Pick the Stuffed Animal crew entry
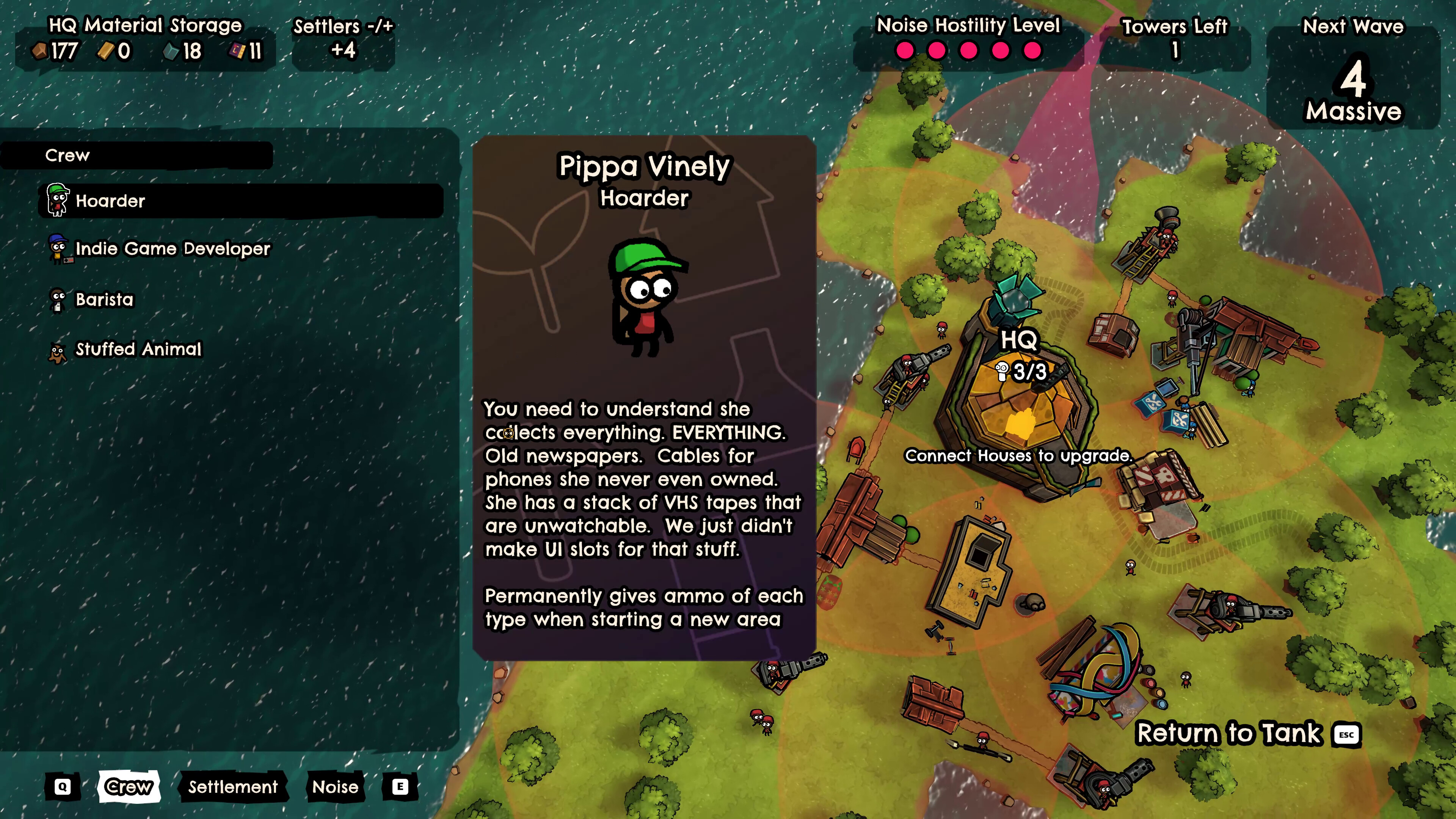The image size is (1456, 819). [x=138, y=349]
